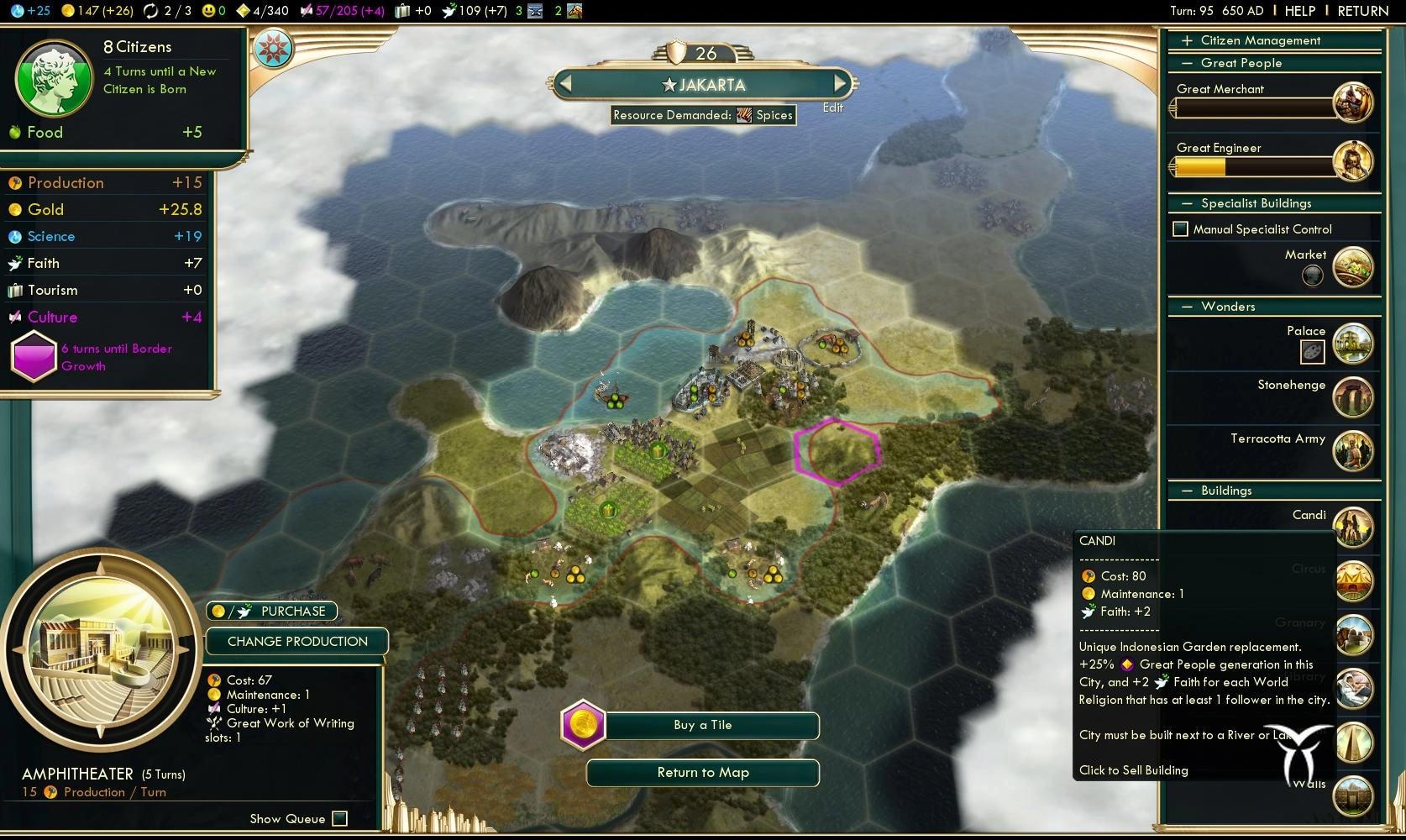Screen dimensions: 1406x840
Task: Click Return in the top bar
Action: click(x=1362, y=11)
